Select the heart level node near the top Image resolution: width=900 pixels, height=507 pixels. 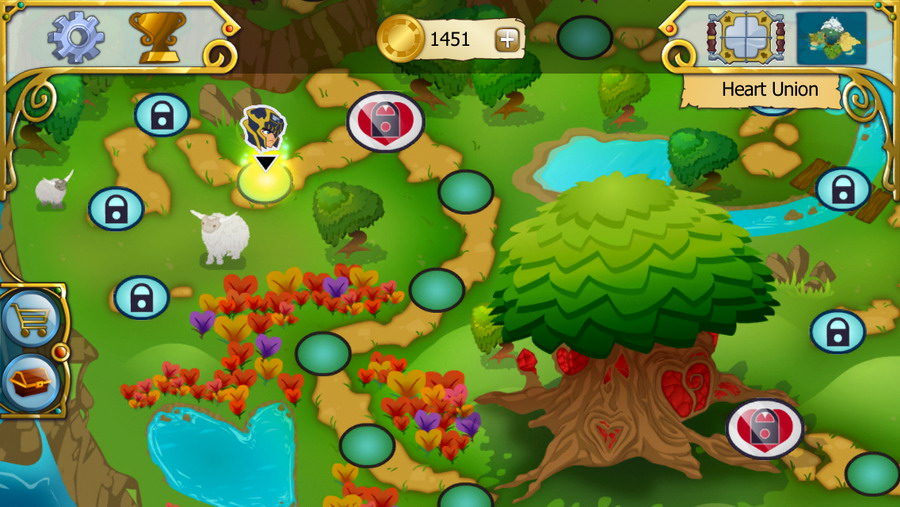pyautogui.click(x=385, y=122)
